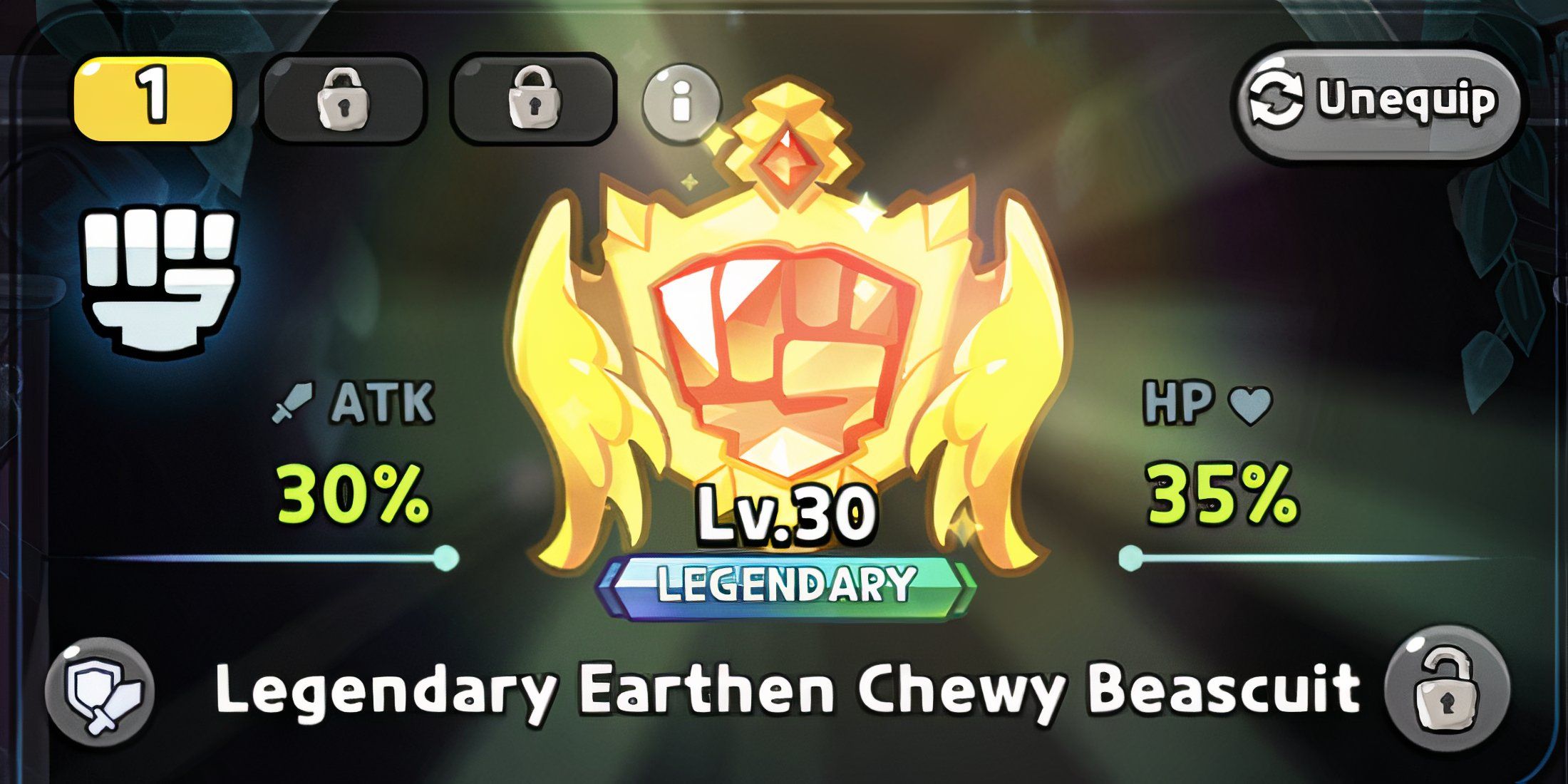The image size is (1568, 784).
Task: Unlock the second beascuit slot
Action: coord(342,100)
